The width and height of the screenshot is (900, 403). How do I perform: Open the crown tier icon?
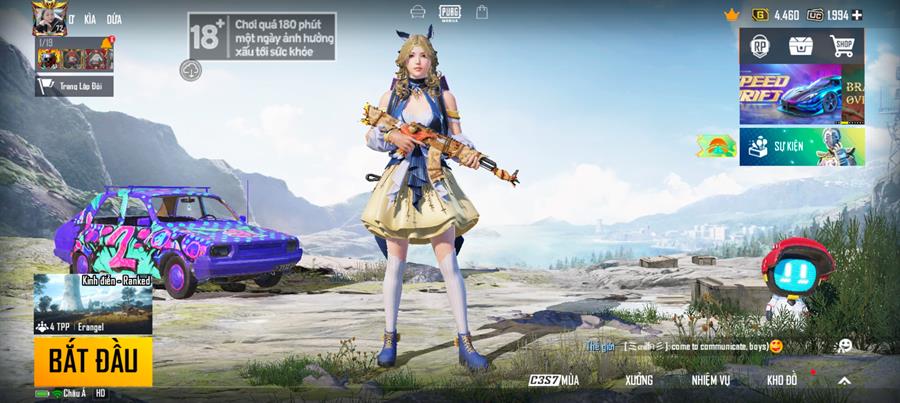[x=731, y=15]
